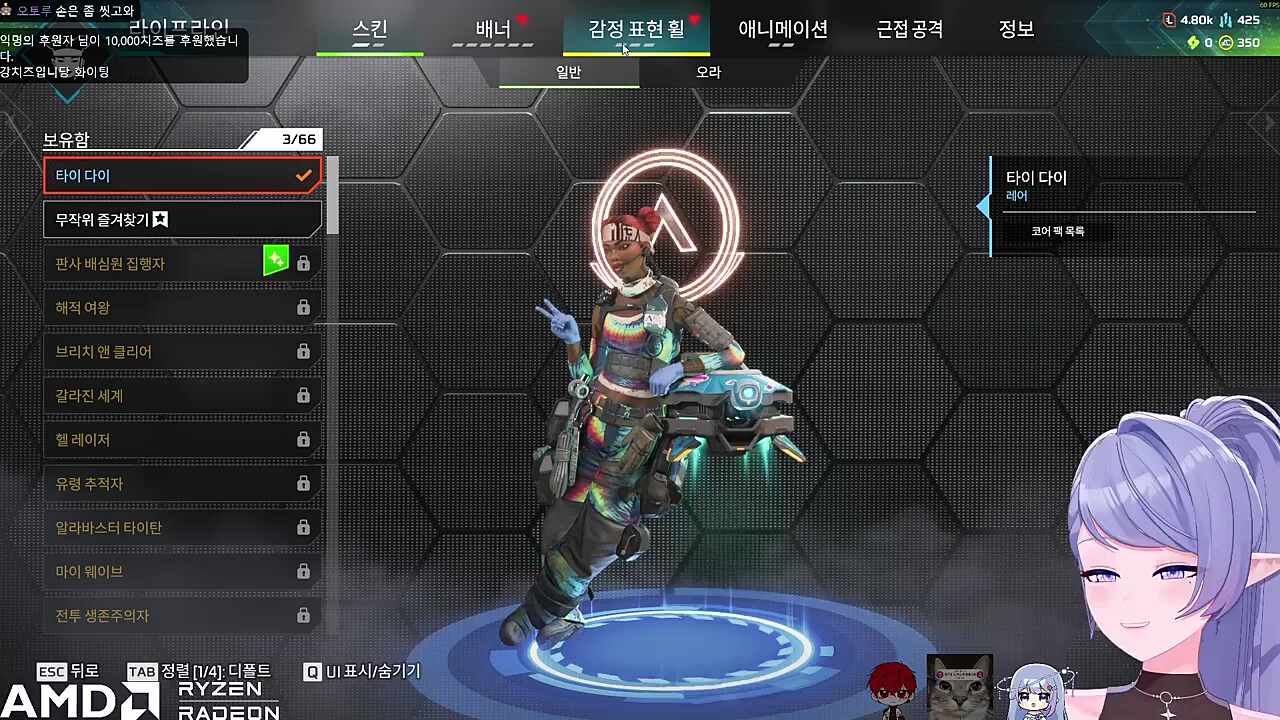Click the cat thumbnail in the bottom overlay
This screenshot has height=720, width=1280.
click(958, 687)
